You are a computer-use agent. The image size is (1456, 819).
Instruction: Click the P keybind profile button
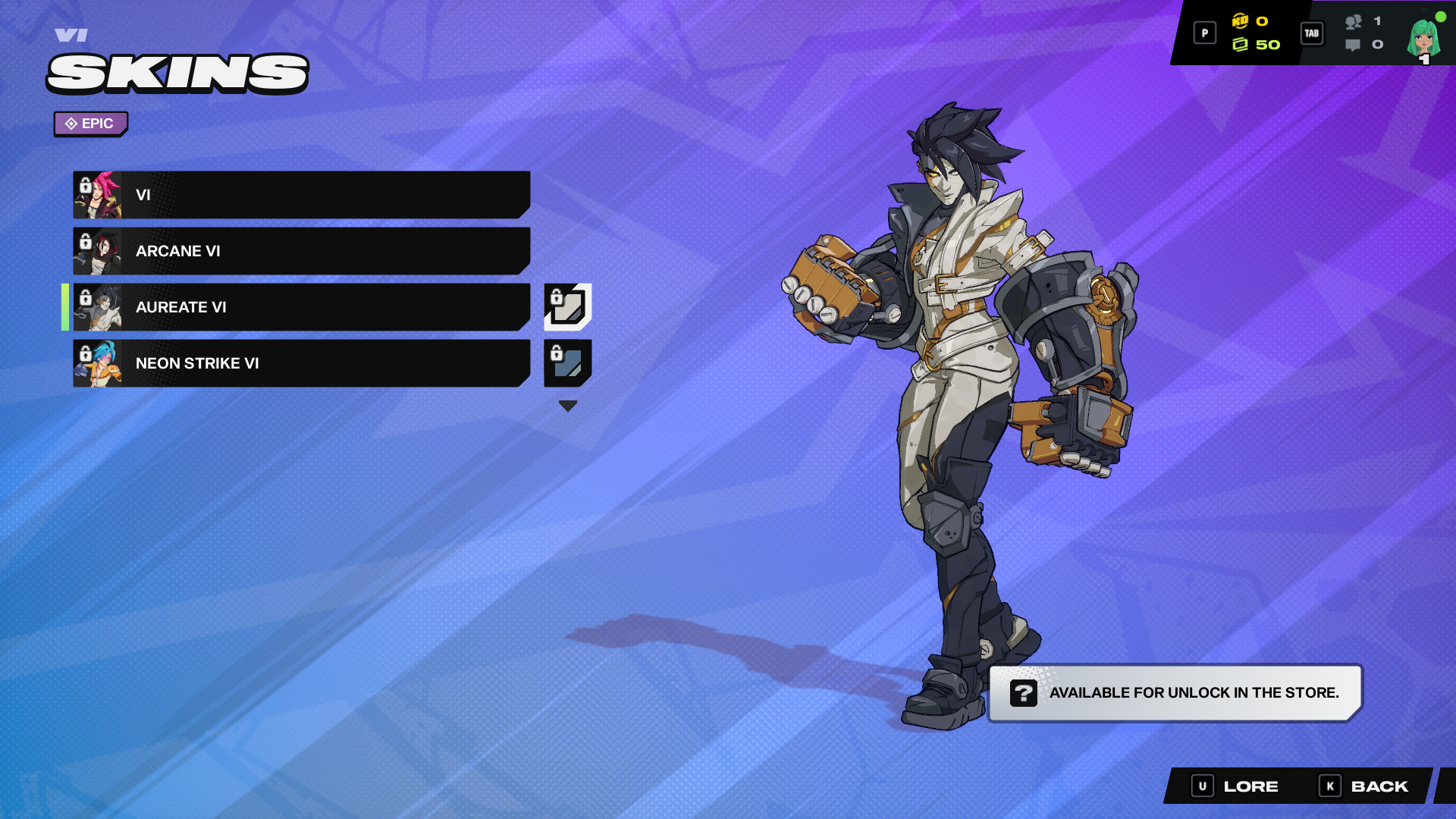(x=1204, y=33)
